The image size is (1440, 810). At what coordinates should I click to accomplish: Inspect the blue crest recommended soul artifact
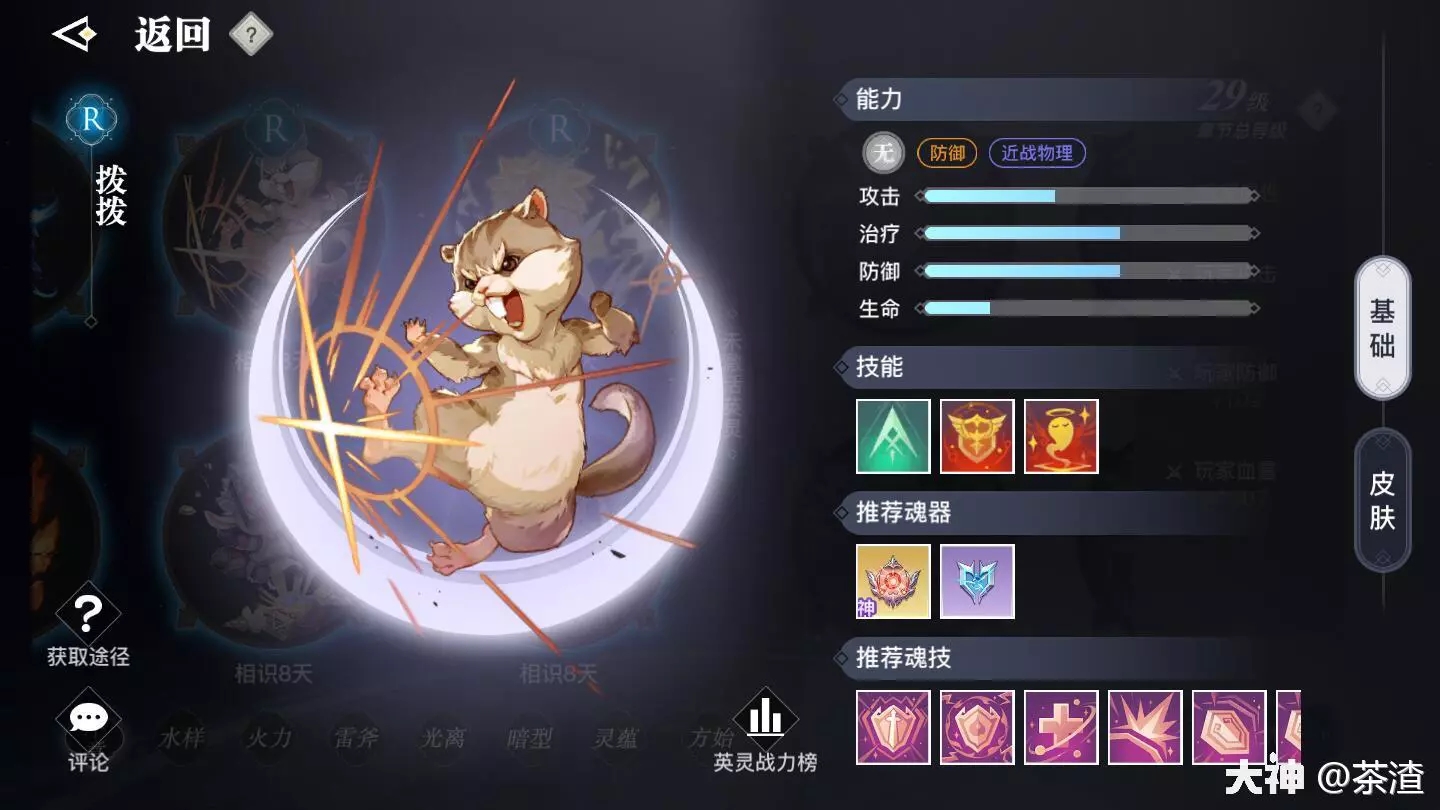coord(977,581)
